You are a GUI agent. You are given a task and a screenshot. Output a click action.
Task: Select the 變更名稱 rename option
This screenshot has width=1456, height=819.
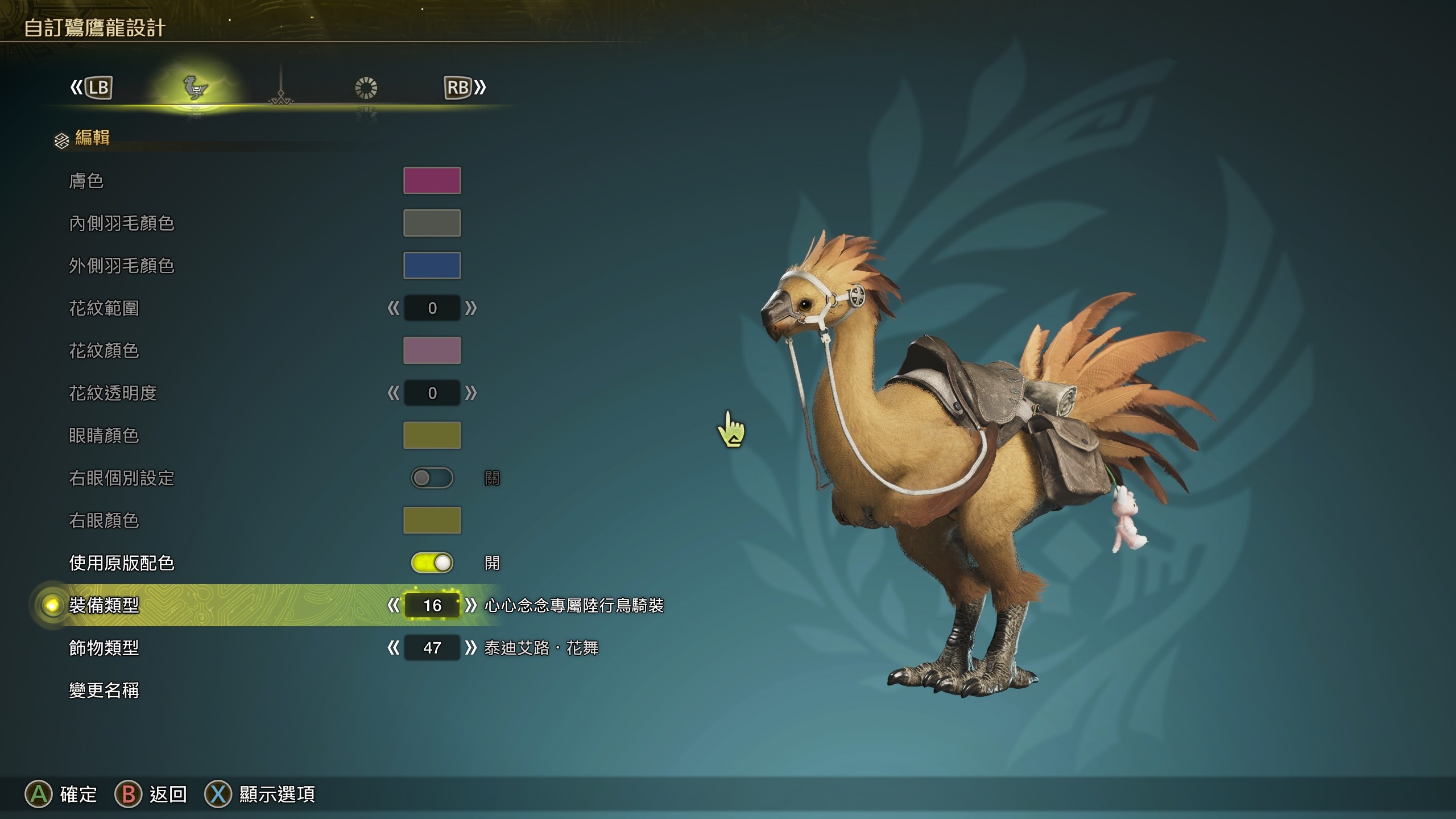click(x=104, y=690)
